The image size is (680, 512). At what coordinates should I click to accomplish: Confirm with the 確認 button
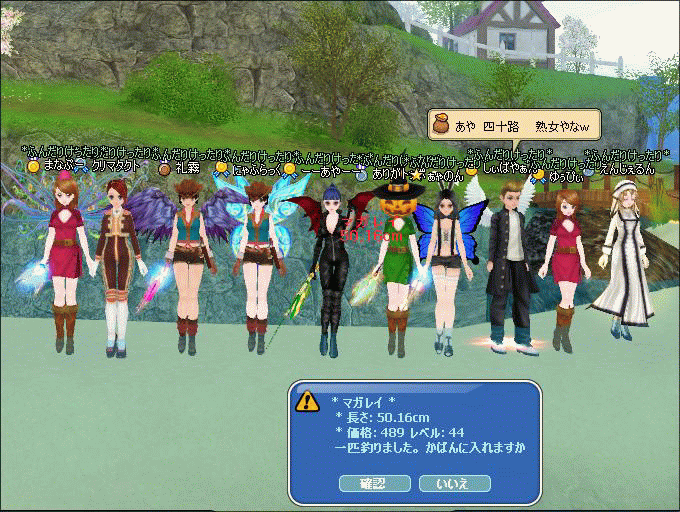[x=374, y=483]
